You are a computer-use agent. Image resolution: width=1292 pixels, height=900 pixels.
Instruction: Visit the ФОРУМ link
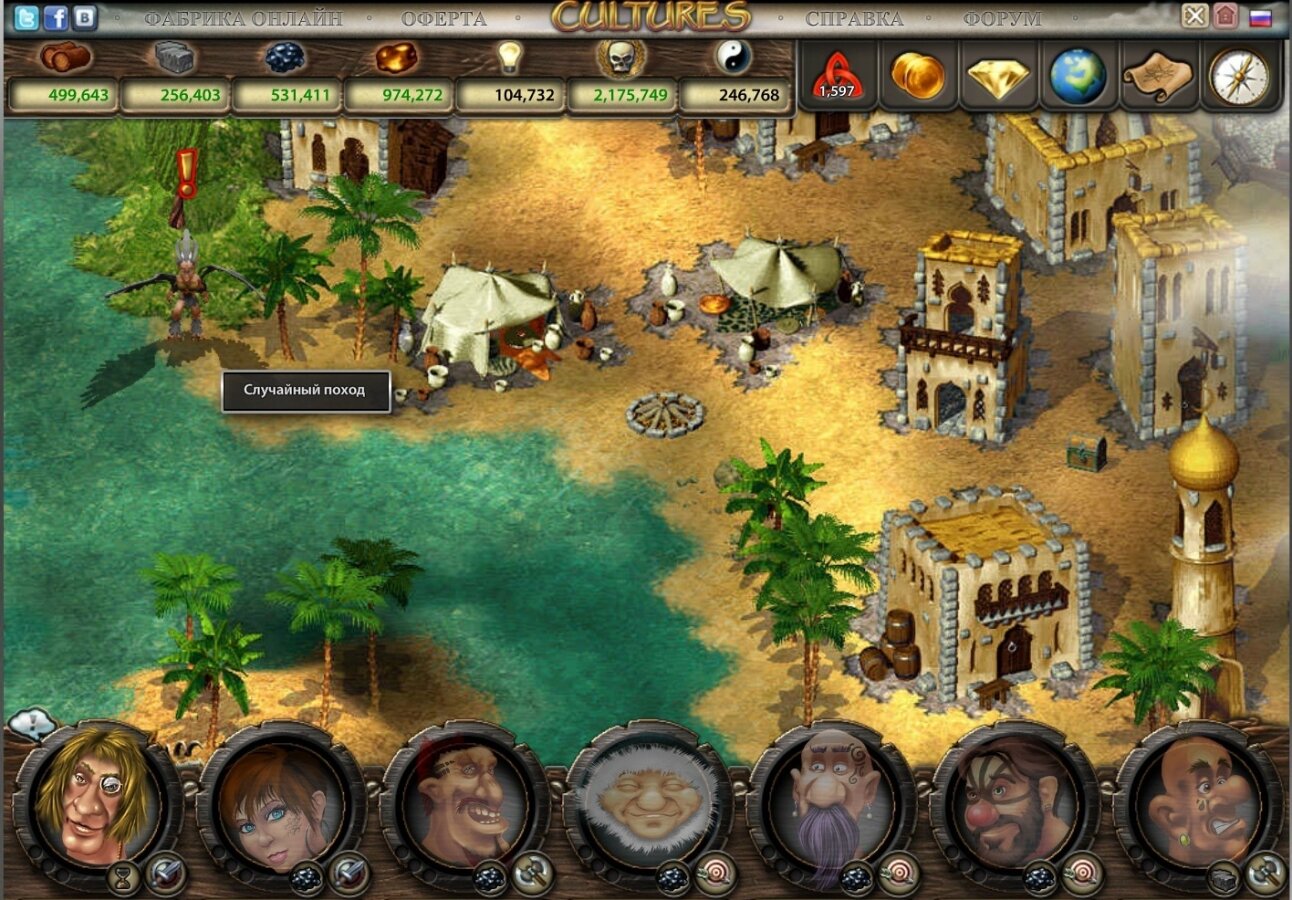click(x=1002, y=18)
